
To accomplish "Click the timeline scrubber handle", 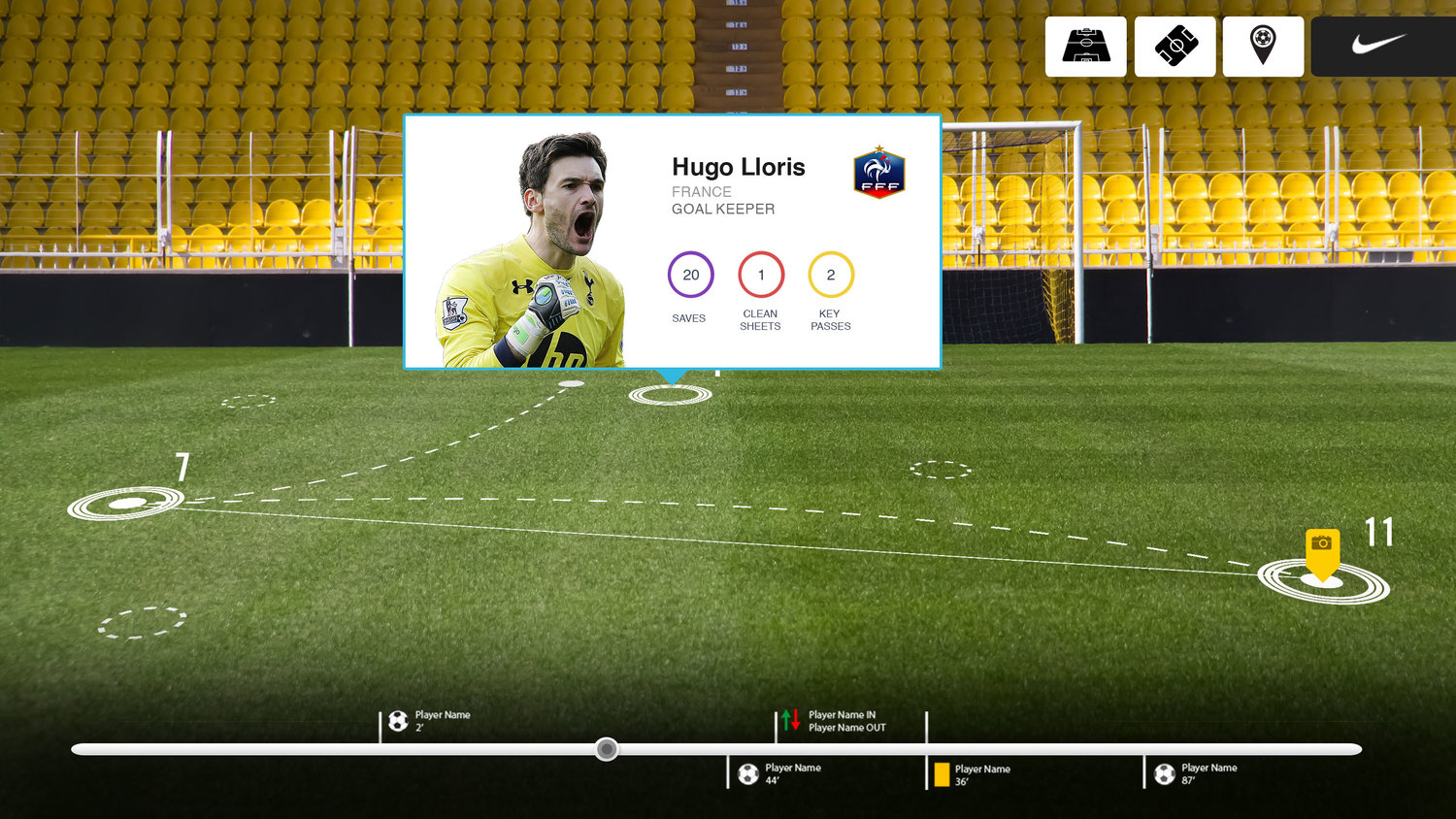I will pyautogui.click(x=607, y=749).
